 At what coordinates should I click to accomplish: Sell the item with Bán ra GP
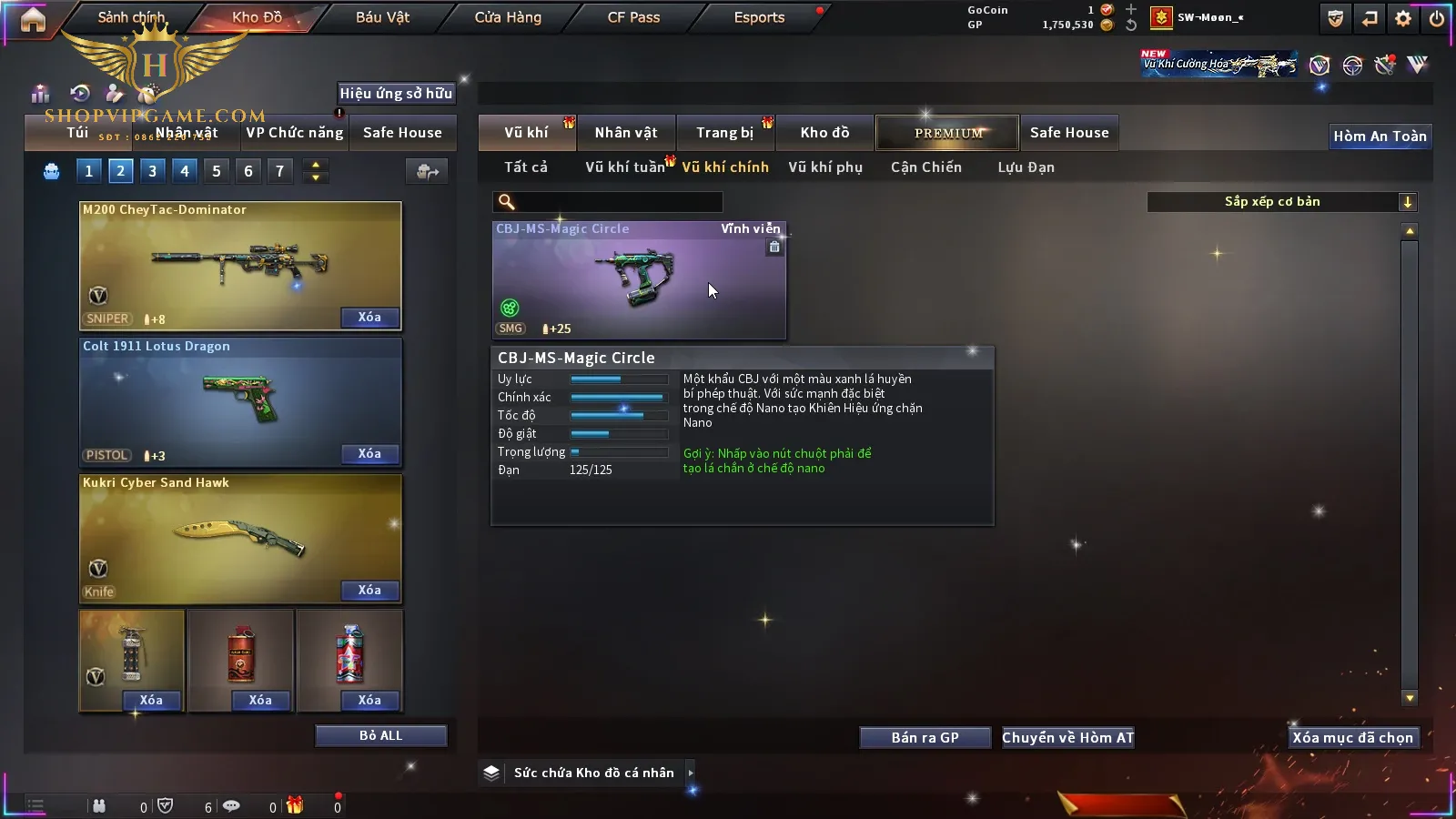click(x=925, y=738)
